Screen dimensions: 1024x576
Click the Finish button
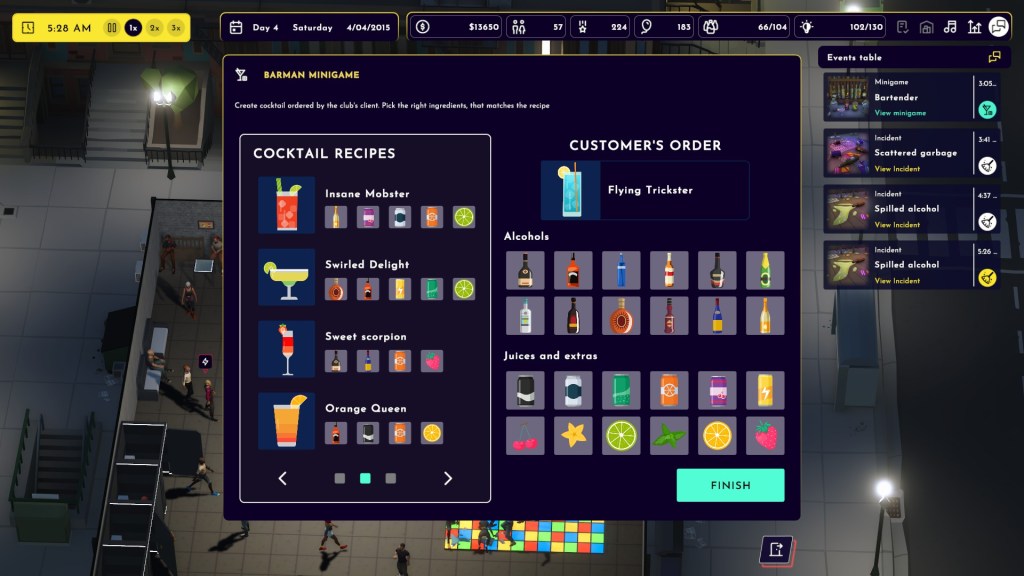[730, 485]
